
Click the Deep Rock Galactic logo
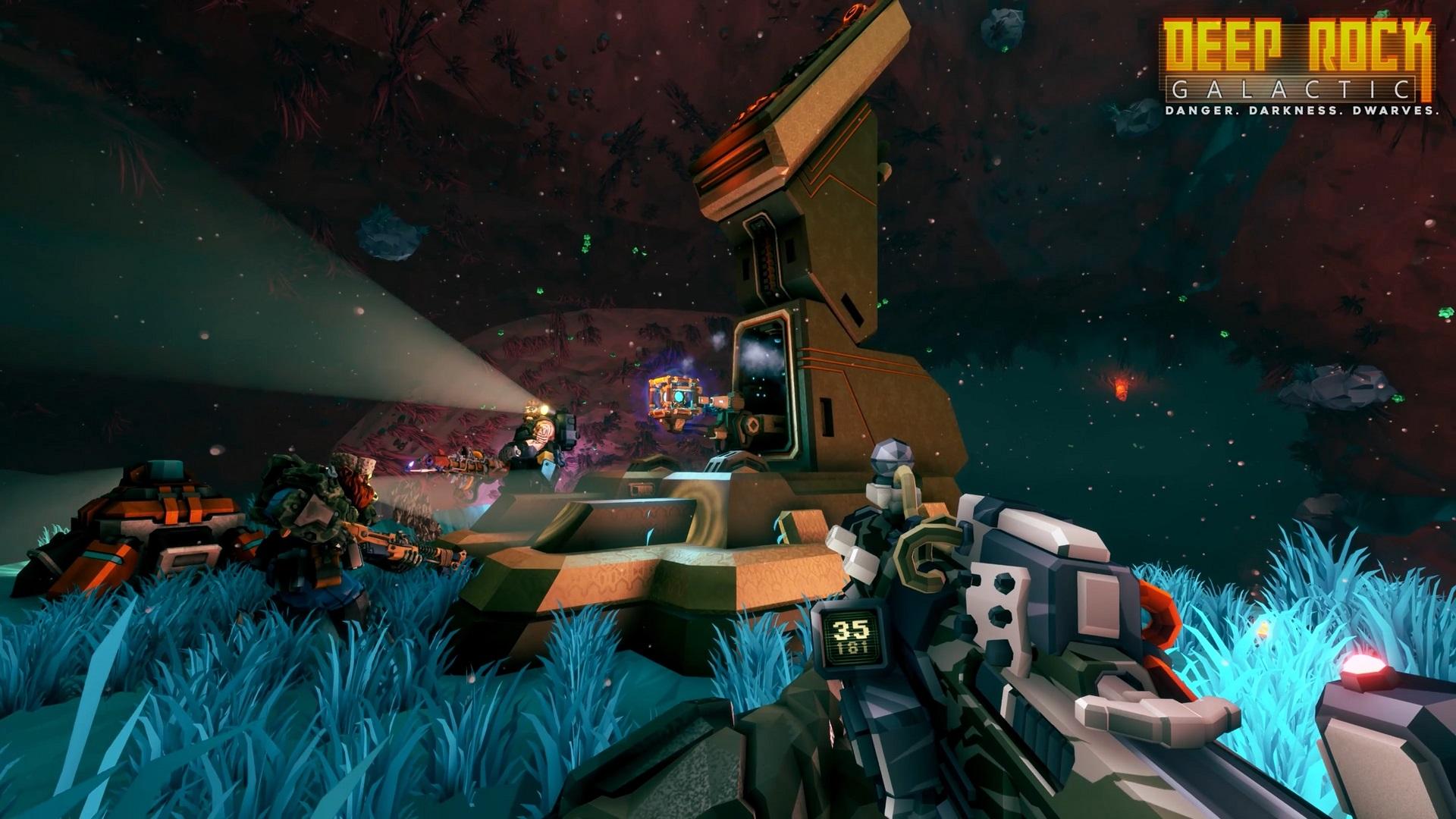(x=1299, y=67)
